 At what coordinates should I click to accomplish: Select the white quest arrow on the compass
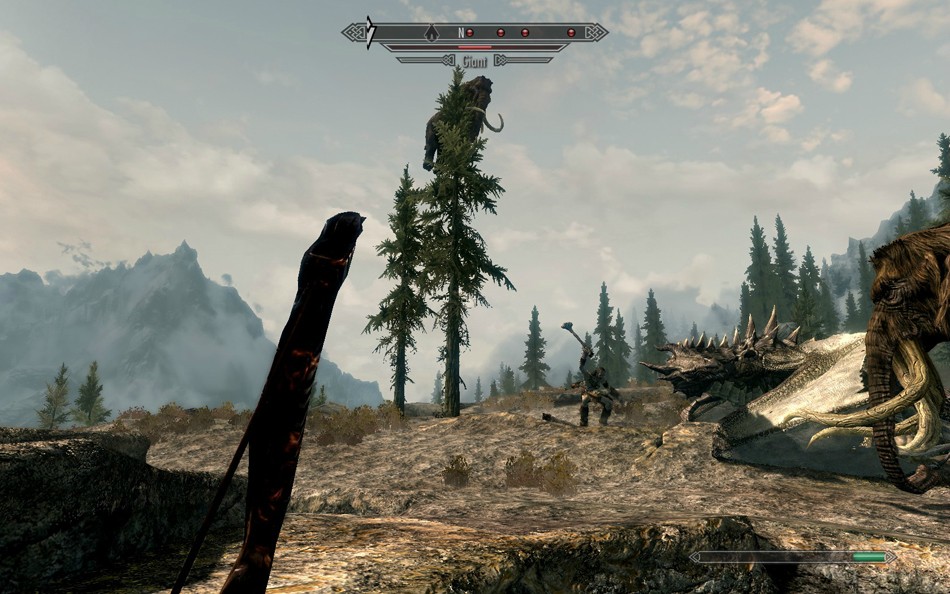(370, 32)
